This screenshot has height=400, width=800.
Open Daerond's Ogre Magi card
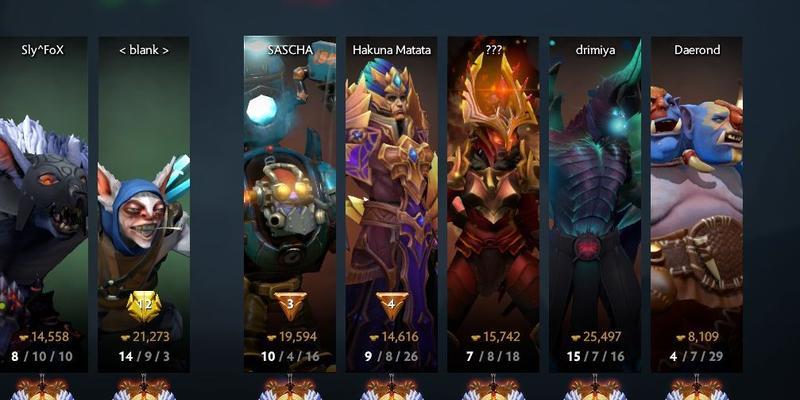[x=696, y=200]
